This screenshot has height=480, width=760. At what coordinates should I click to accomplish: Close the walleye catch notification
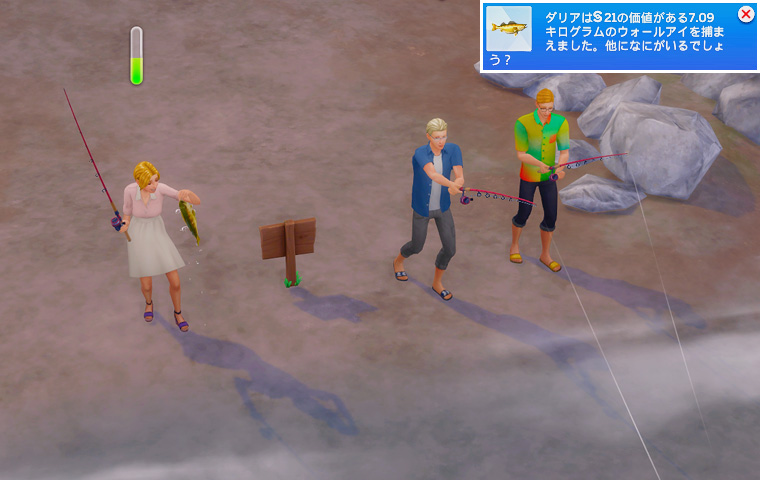(745, 14)
